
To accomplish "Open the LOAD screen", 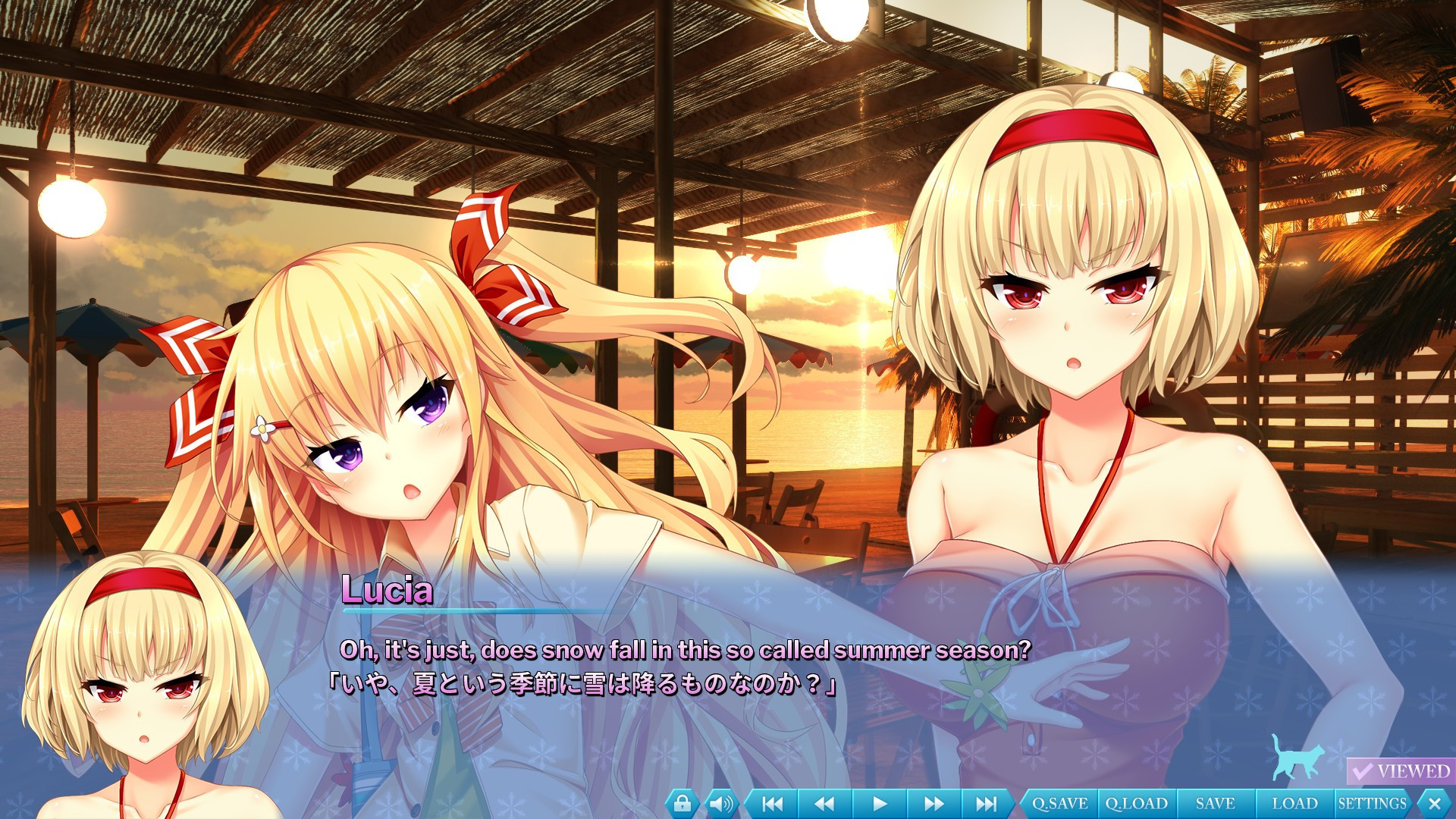I will coord(1294,802).
